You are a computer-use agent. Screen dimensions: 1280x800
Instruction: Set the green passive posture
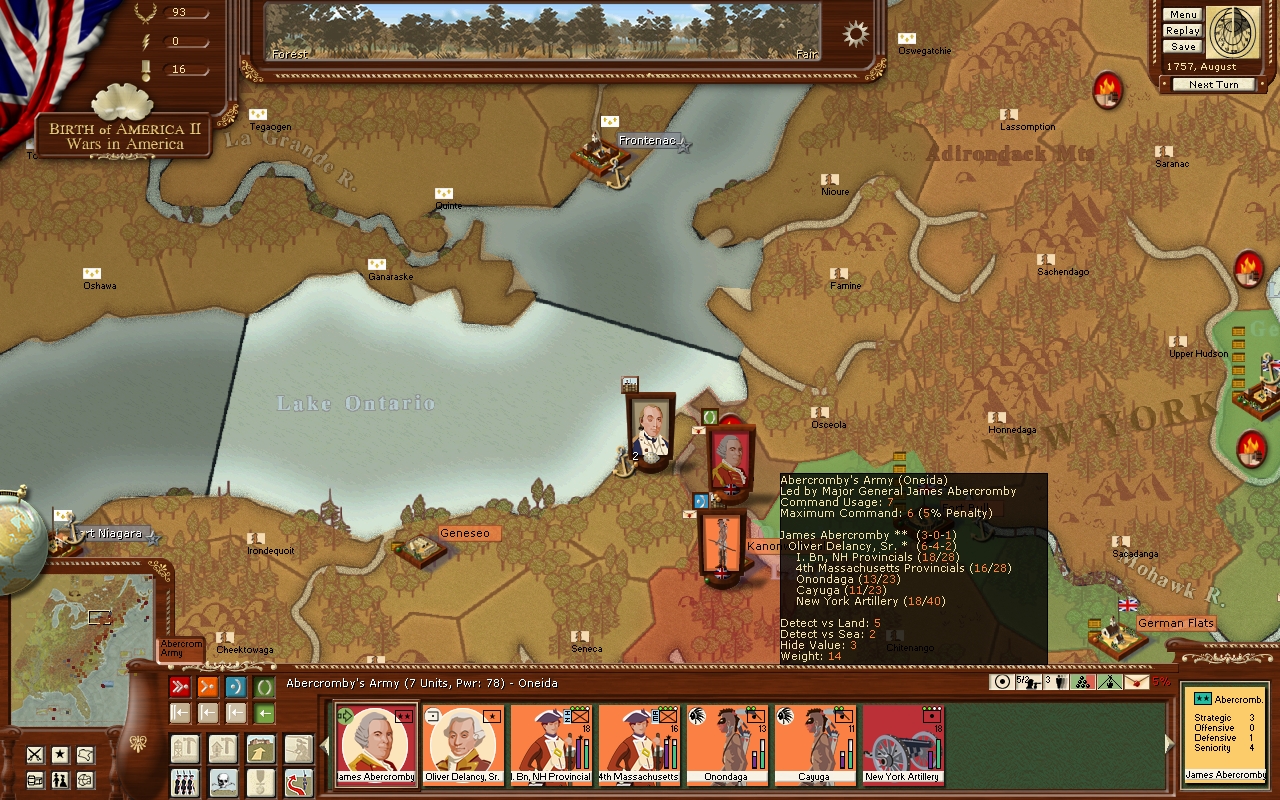264,687
